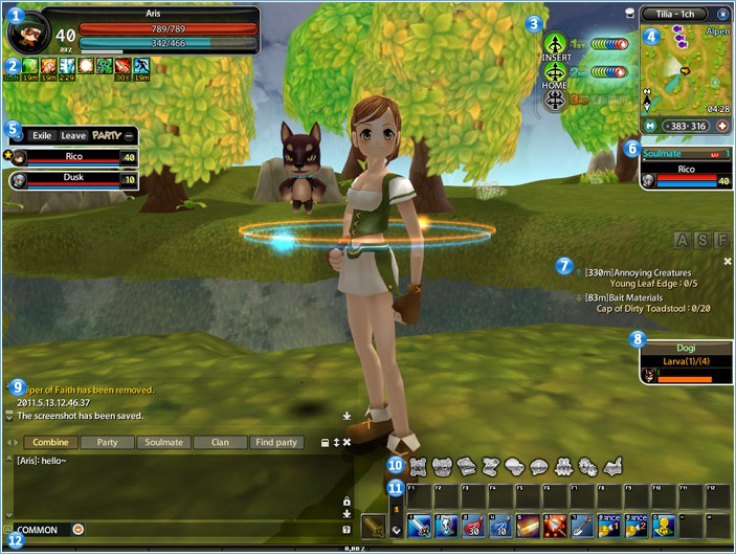Screen dimensions: 736x554
Task: Switch to the Combine chat tab
Action: pos(51,442)
